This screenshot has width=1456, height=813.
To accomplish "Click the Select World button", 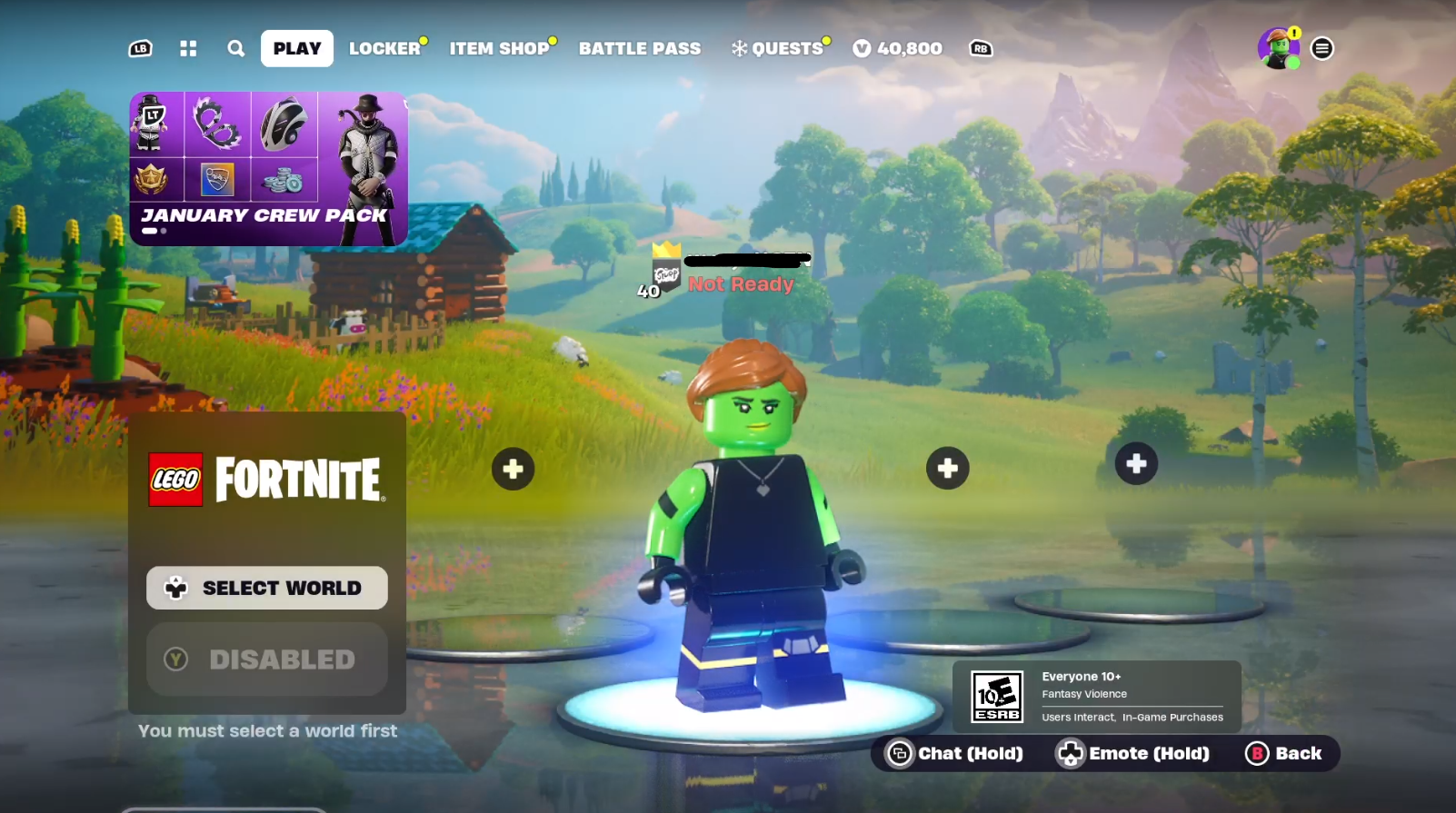I will [267, 588].
